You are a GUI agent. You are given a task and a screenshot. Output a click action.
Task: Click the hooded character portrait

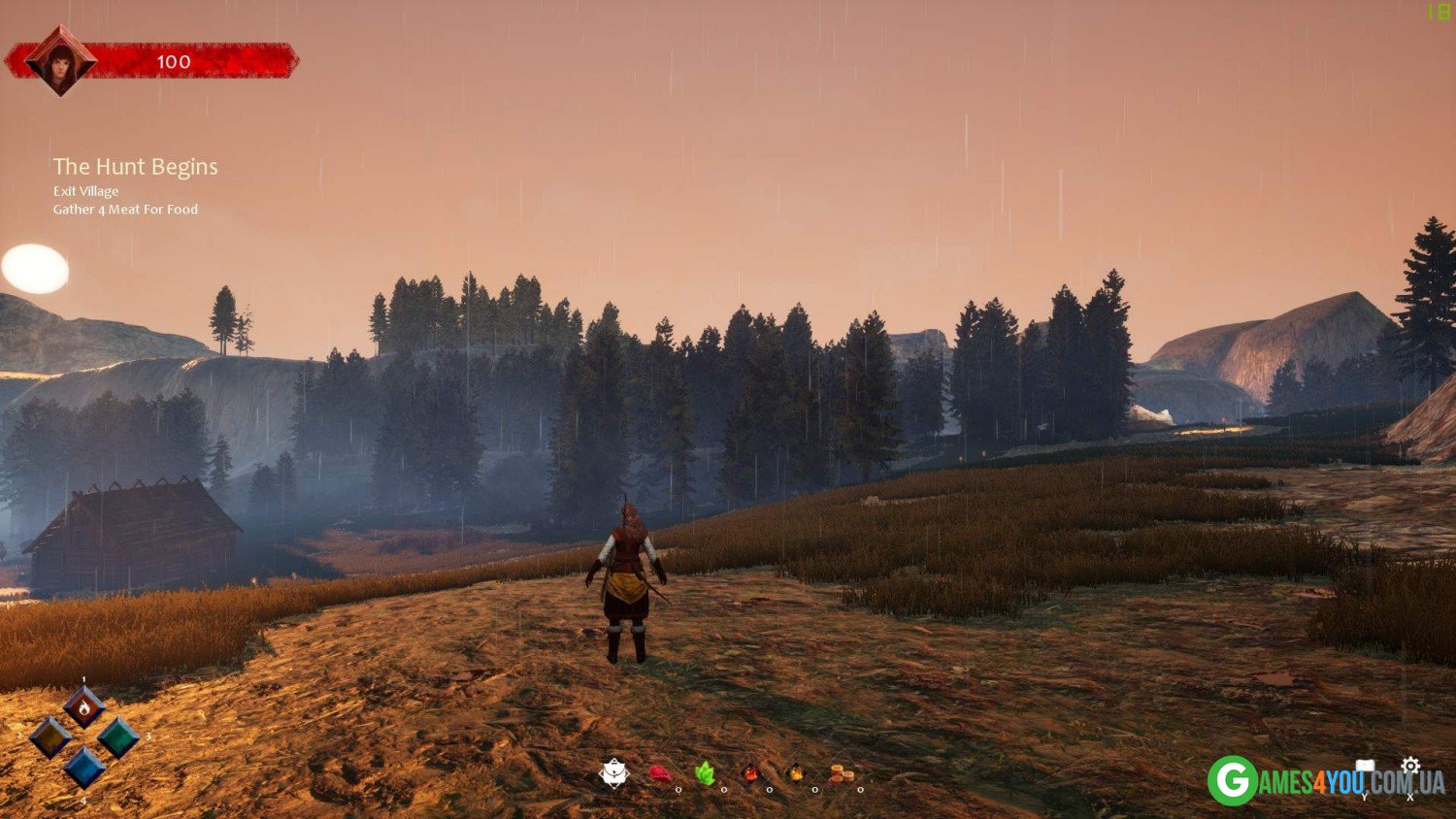pos(60,61)
